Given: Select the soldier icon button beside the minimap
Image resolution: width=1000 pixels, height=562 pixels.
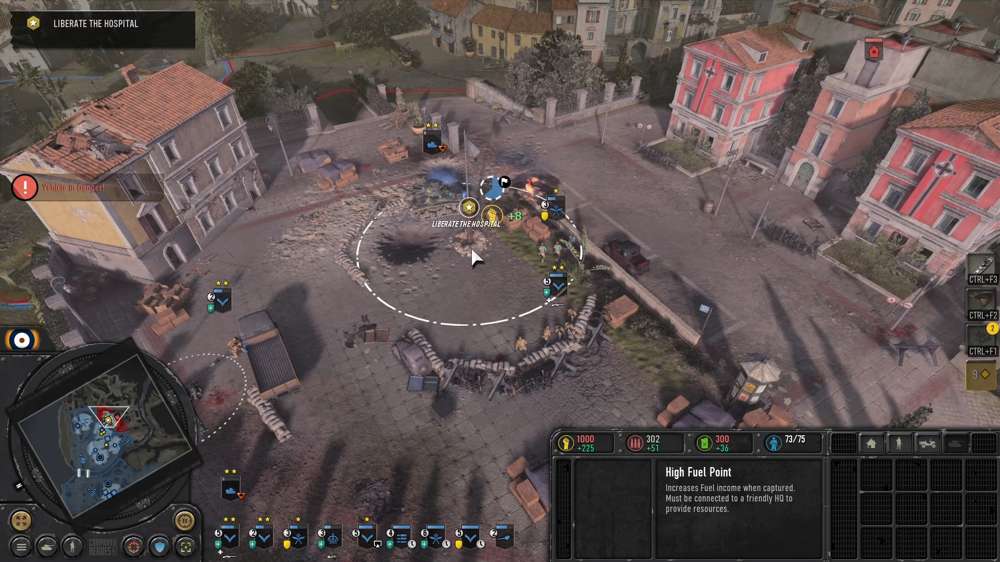Looking at the screenshot, I should coord(72,547).
